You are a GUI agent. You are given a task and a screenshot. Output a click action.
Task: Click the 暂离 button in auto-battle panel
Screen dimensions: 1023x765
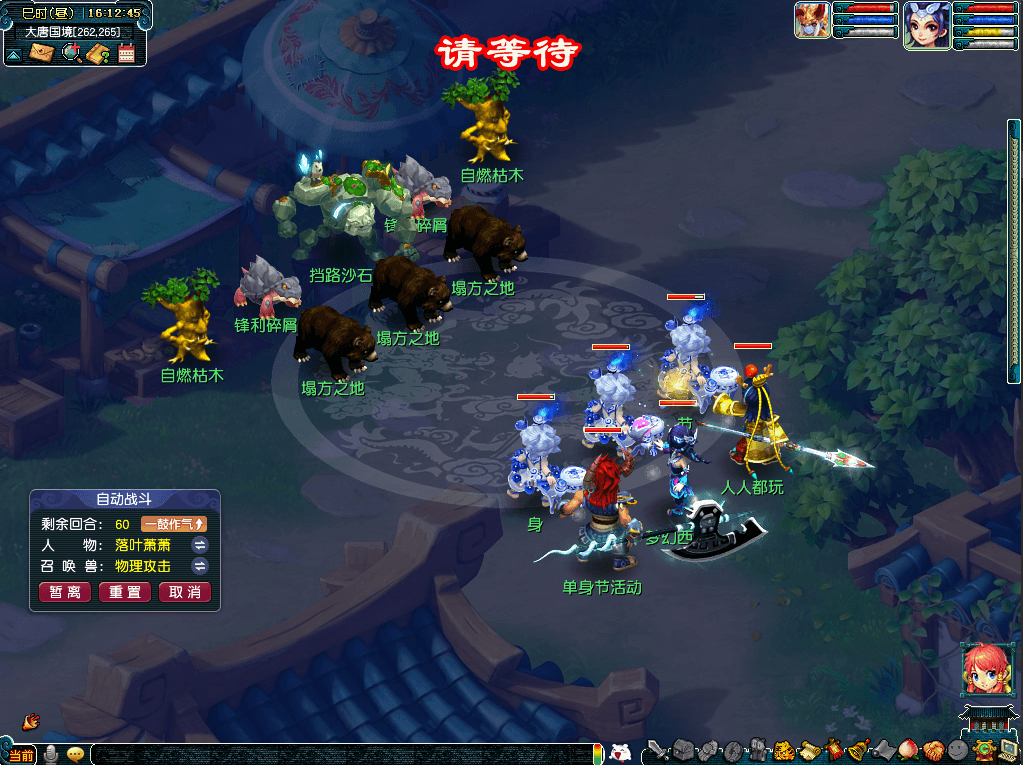[x=64, y=592]
